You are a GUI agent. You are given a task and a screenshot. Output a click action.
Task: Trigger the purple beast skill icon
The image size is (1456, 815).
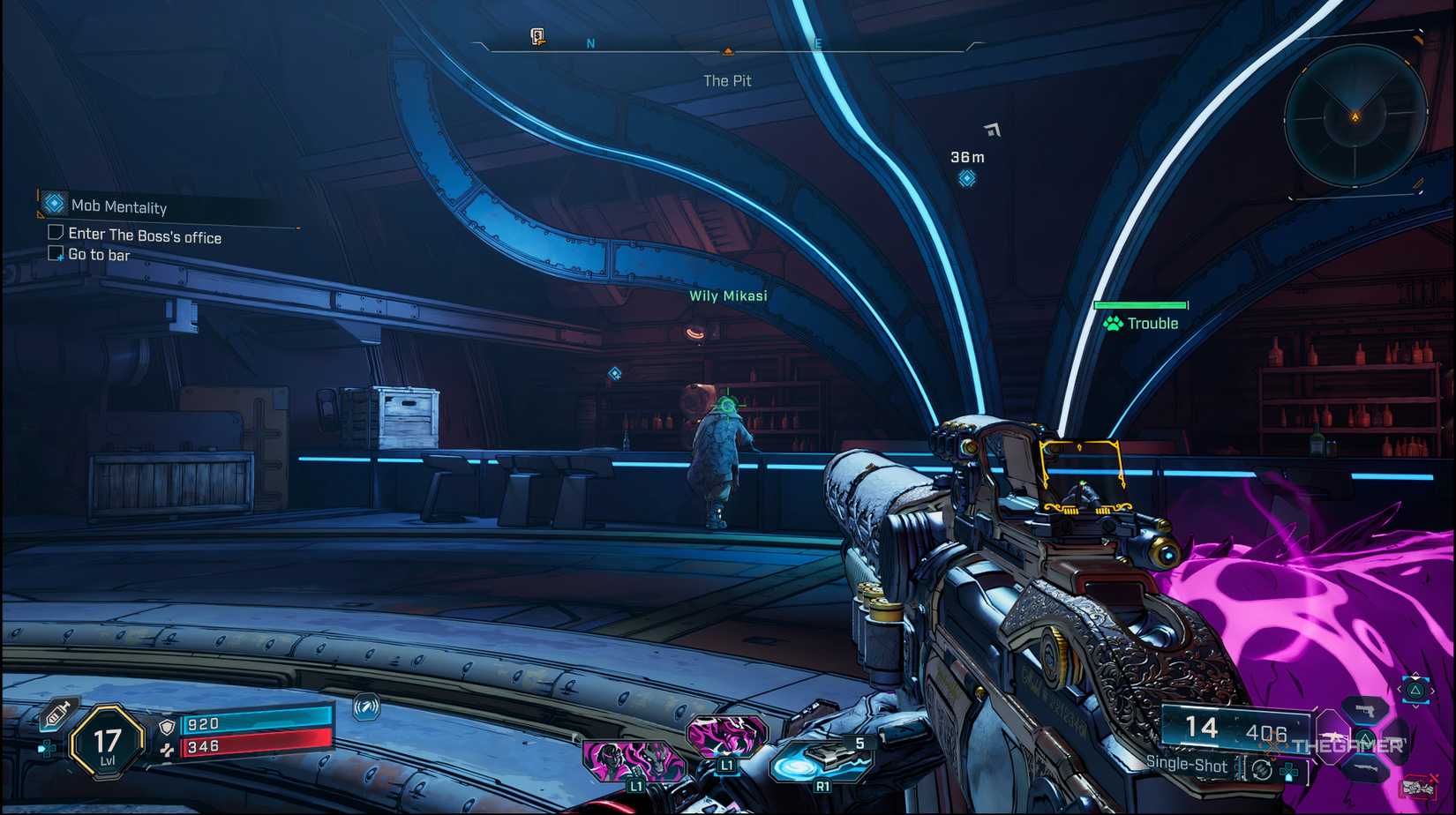coord(726,736)
